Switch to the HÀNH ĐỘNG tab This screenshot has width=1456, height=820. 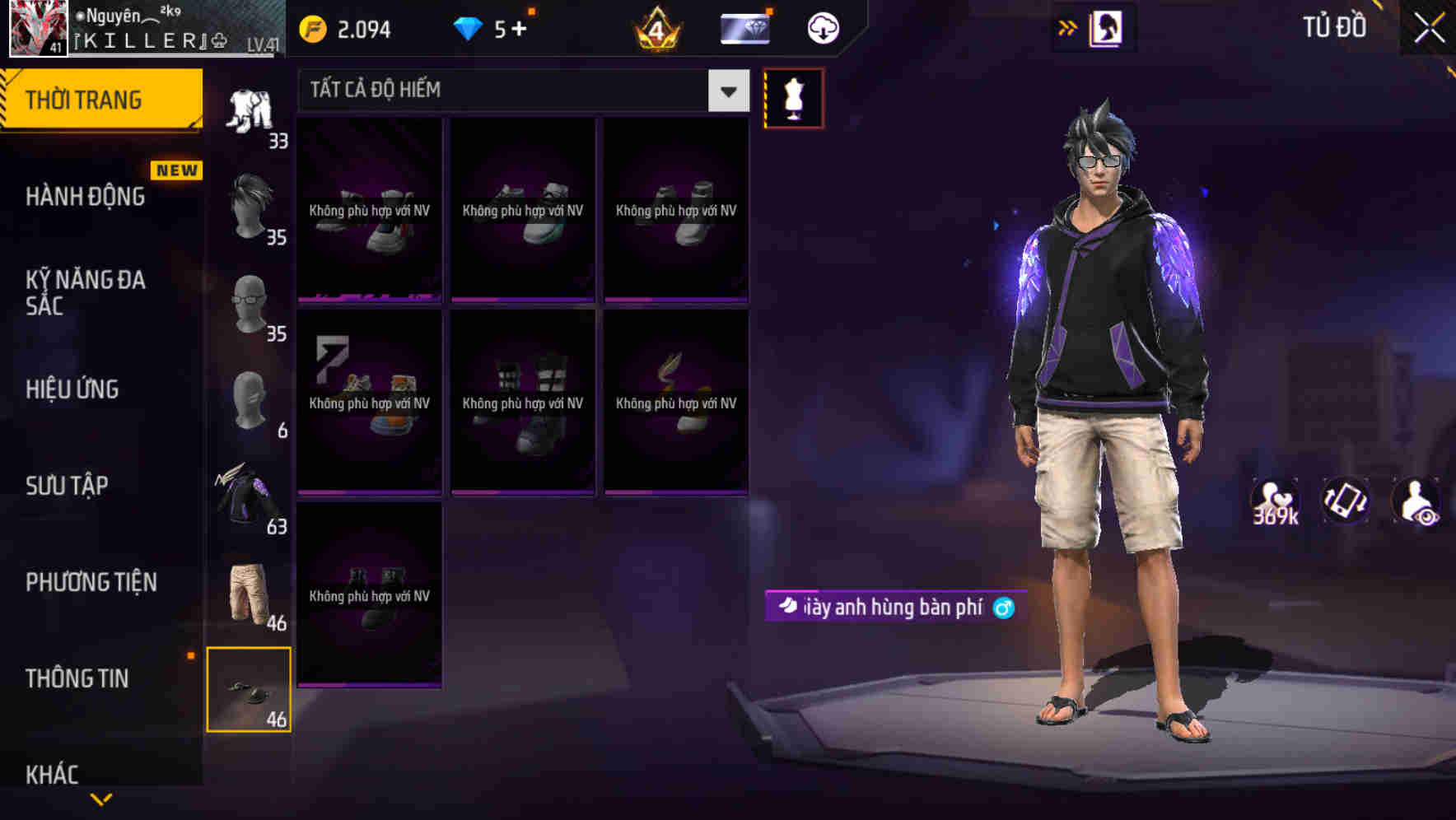[x=86, y=197]
